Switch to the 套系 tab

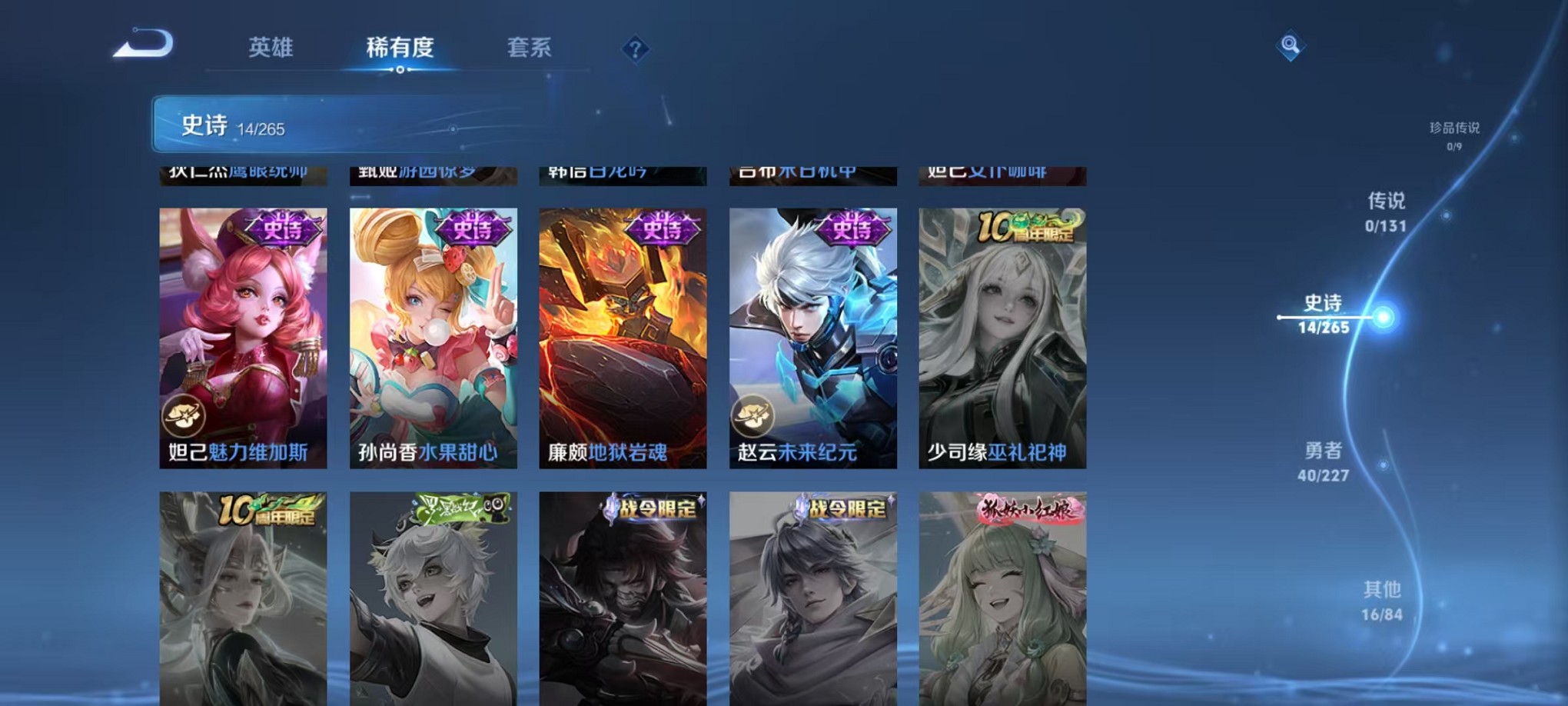tap(531, 48)
